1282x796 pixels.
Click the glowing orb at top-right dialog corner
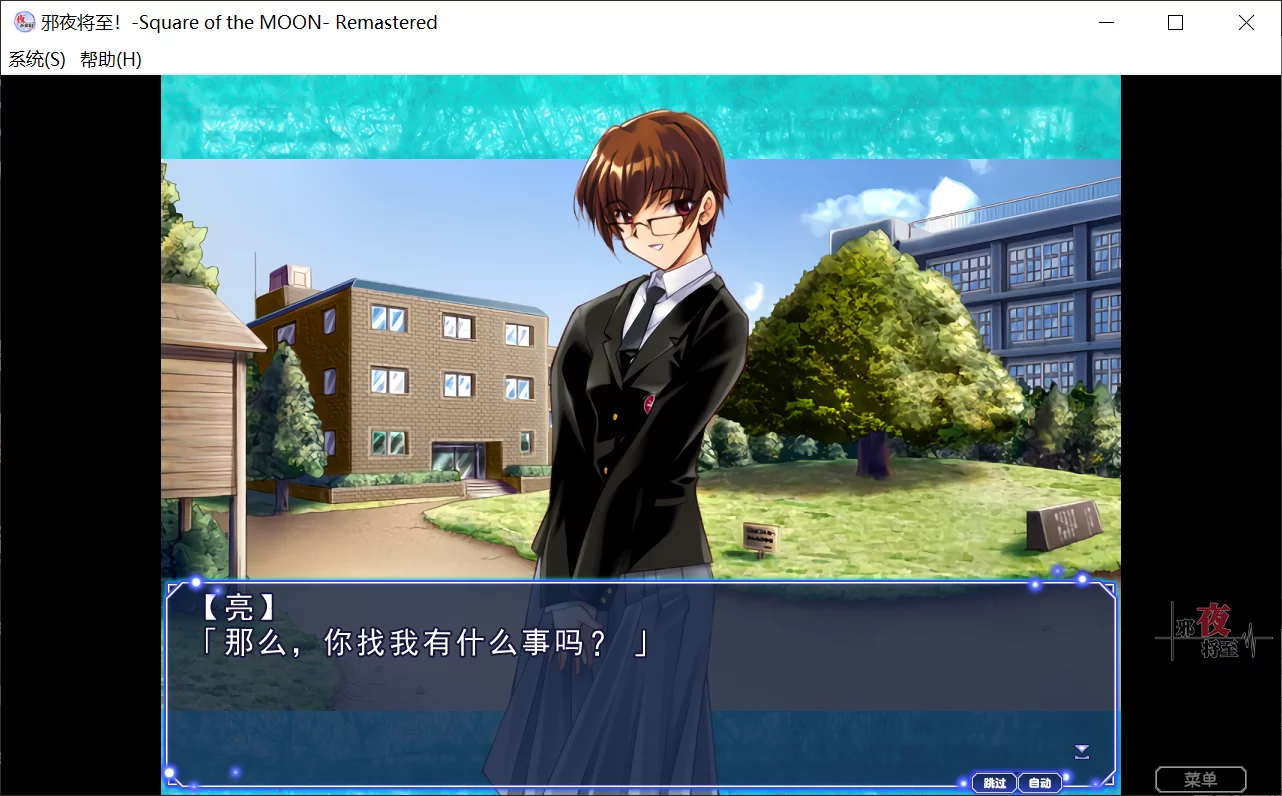tap(1081, 578)
